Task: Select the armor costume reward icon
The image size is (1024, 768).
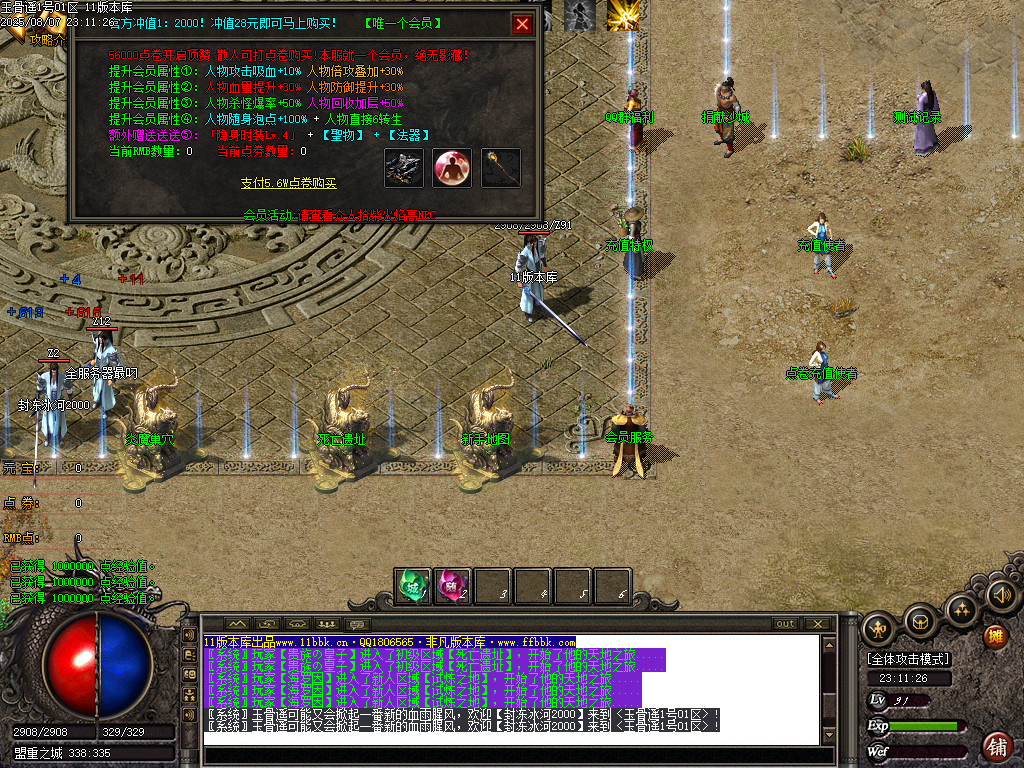Action: pos(404,168)
